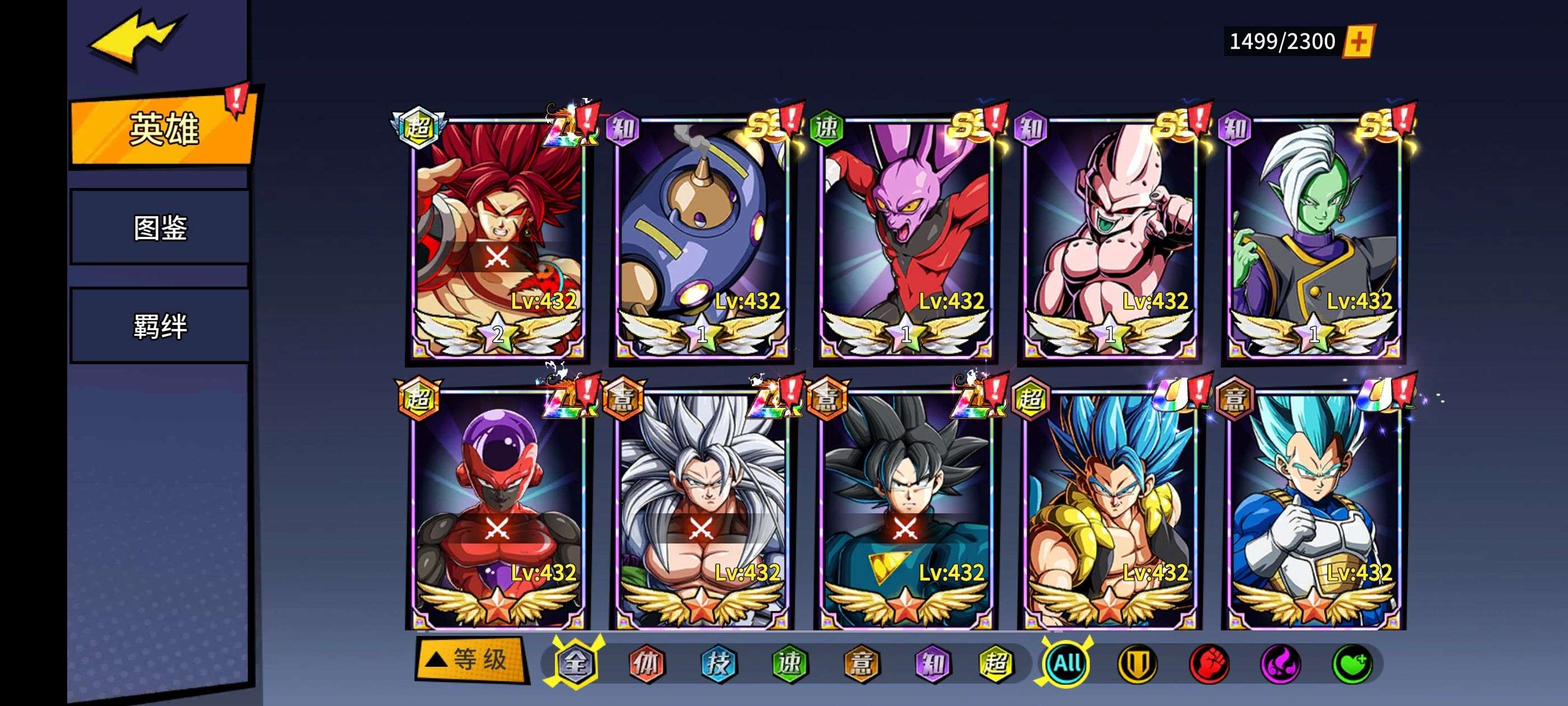The height and width of the screenshot is (706, 1568).
Task: Switch to the 英雄 heroes tab
Action: coord(162,128)
